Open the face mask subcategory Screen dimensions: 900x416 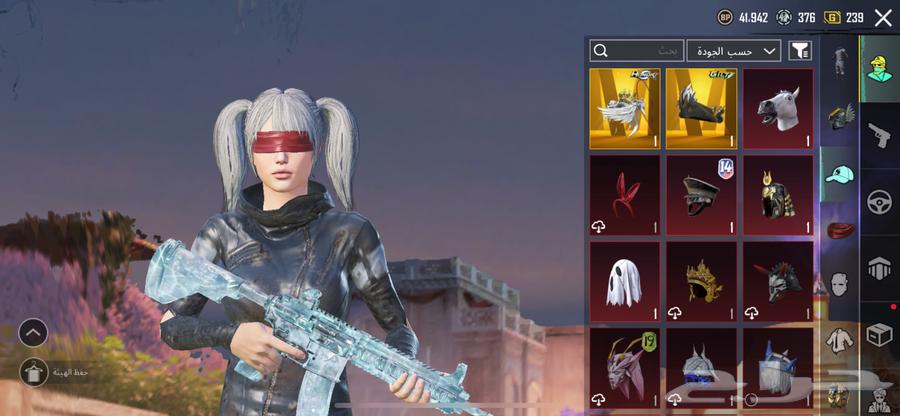click(839, 284)
